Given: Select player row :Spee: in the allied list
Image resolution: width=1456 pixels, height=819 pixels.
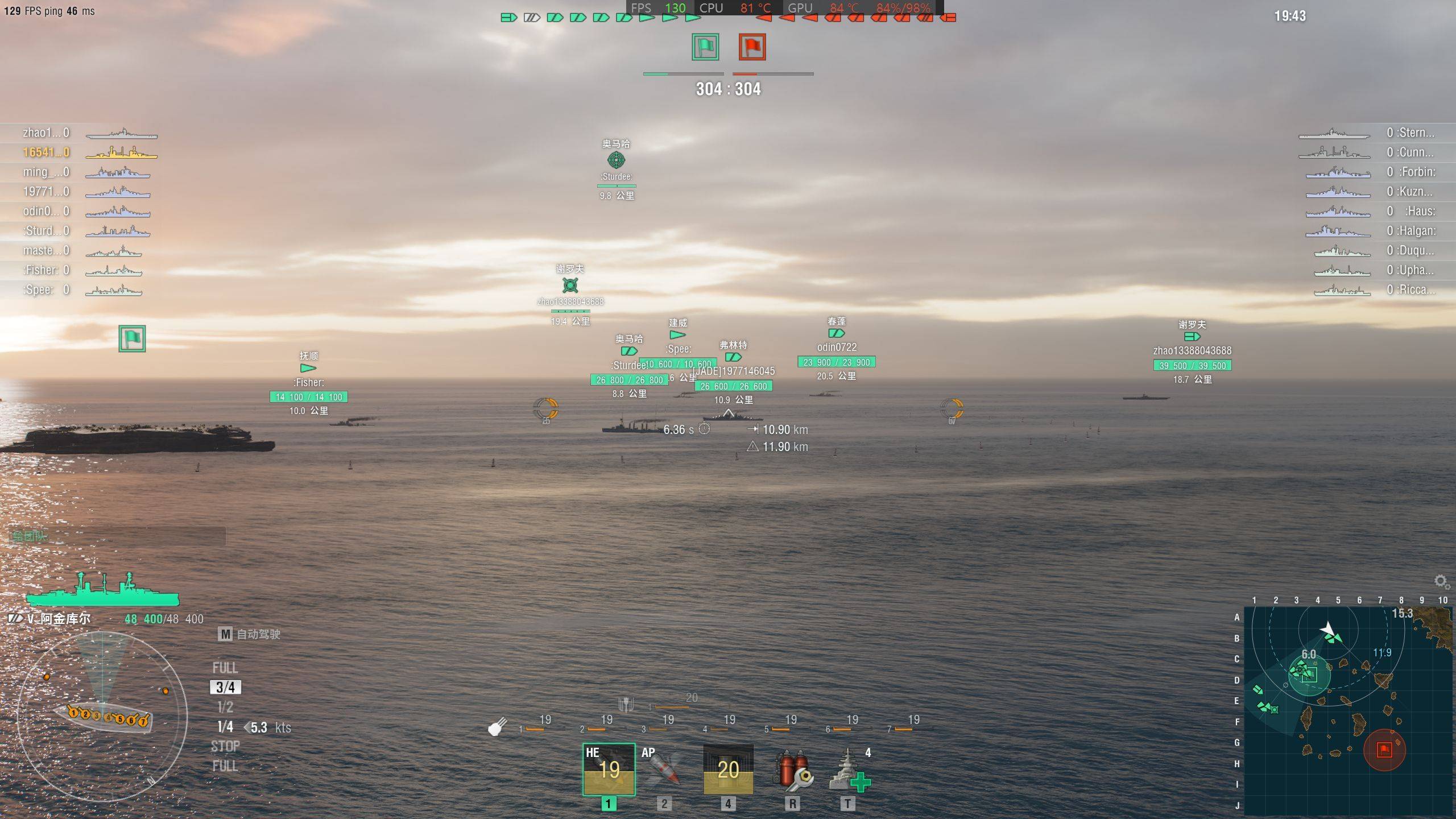Looking at the screenshot, I should (x=80, y=290).
